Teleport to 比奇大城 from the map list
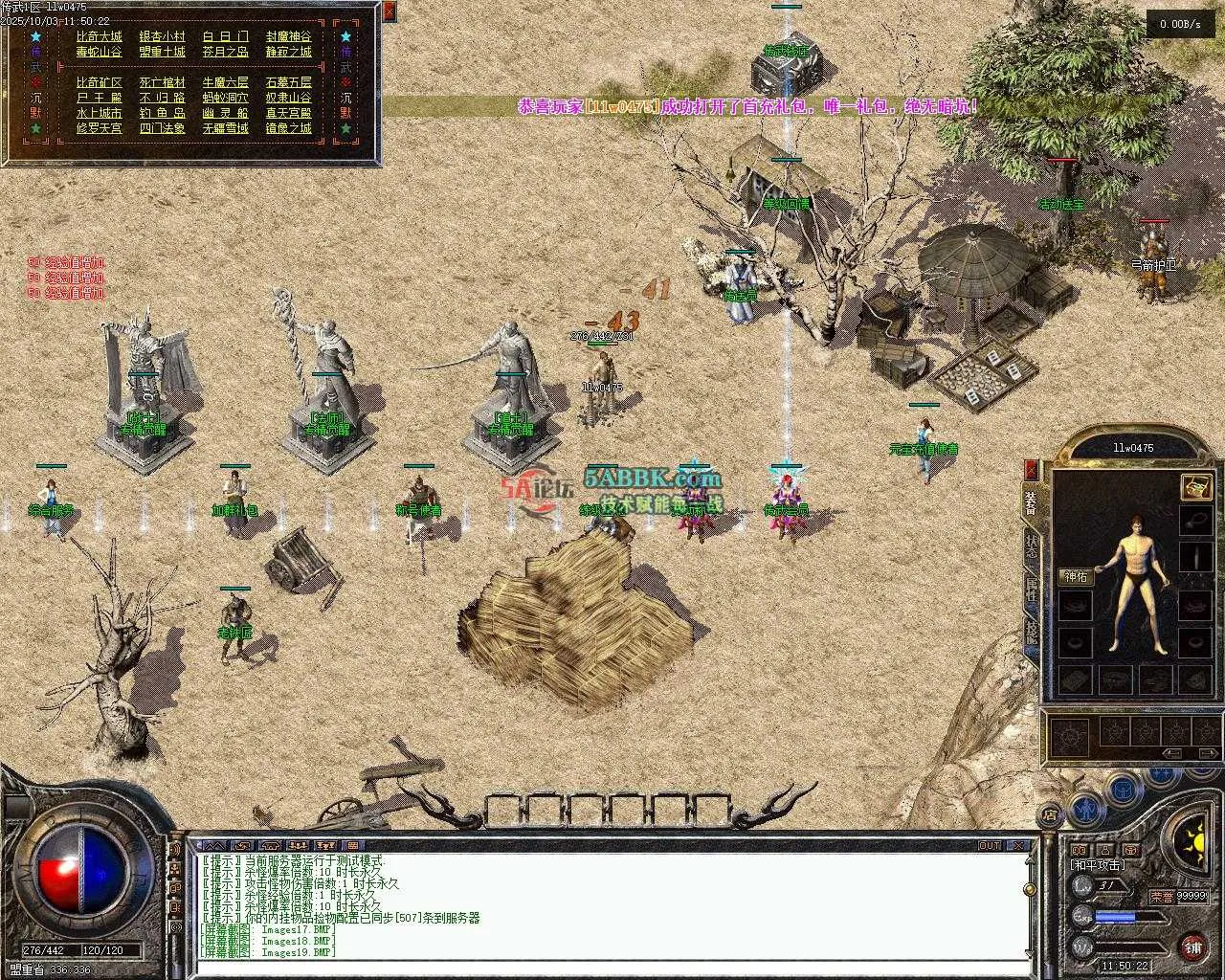Image resolution: width=1225 pixels, height=980 pixels. (x=100, y=36)
